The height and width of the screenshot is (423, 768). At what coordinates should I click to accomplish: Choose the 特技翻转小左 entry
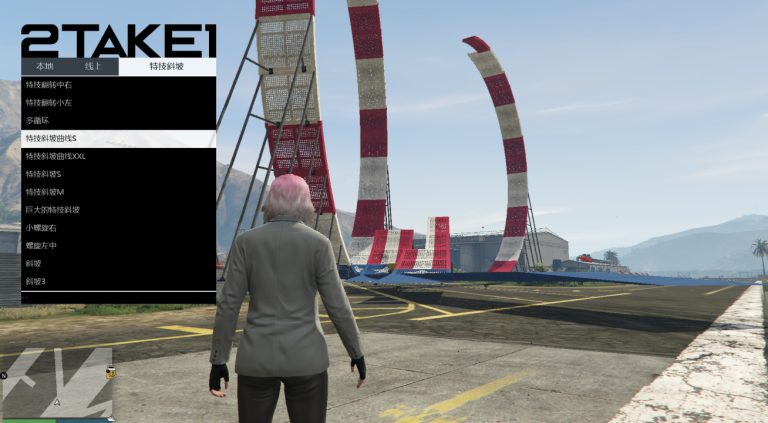tap(118, 102)
